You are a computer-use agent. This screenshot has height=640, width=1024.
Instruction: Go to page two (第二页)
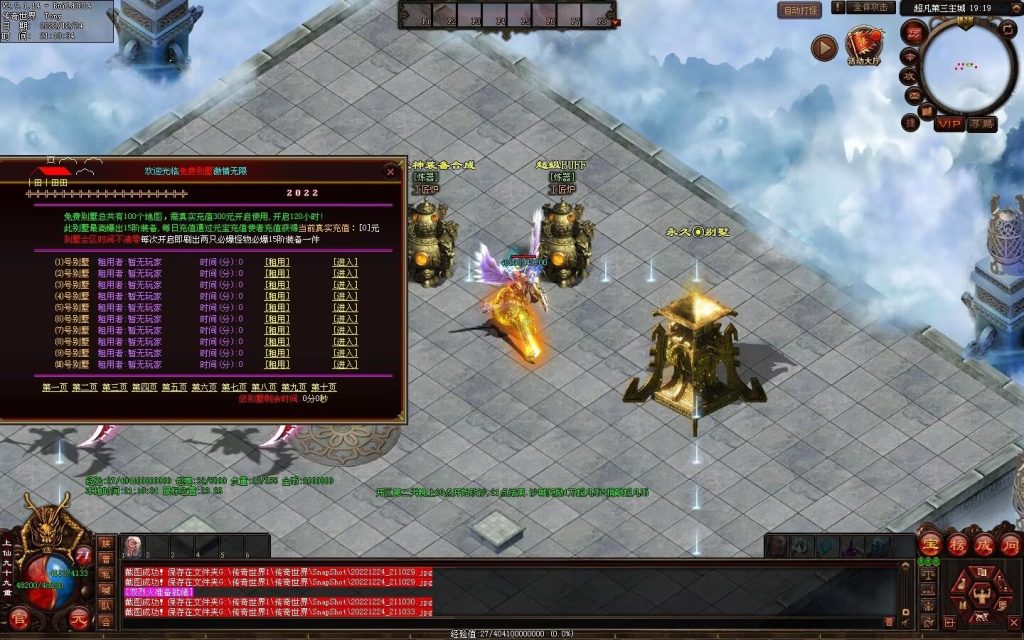[85, 387]
